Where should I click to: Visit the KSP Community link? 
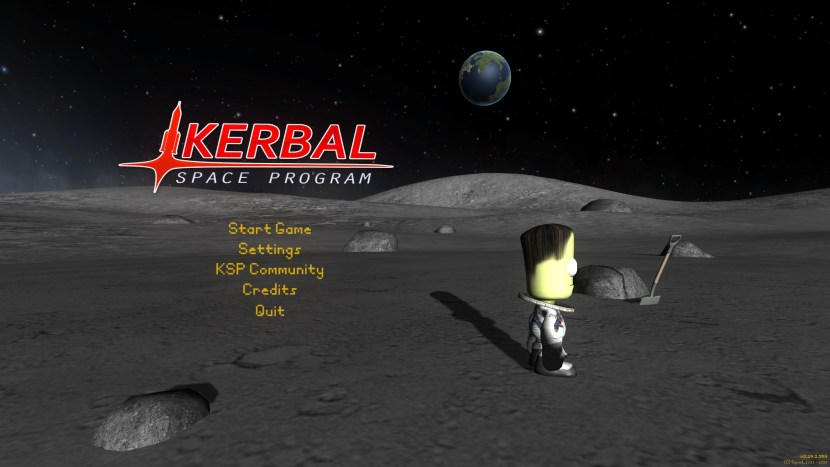click(269, 270)
